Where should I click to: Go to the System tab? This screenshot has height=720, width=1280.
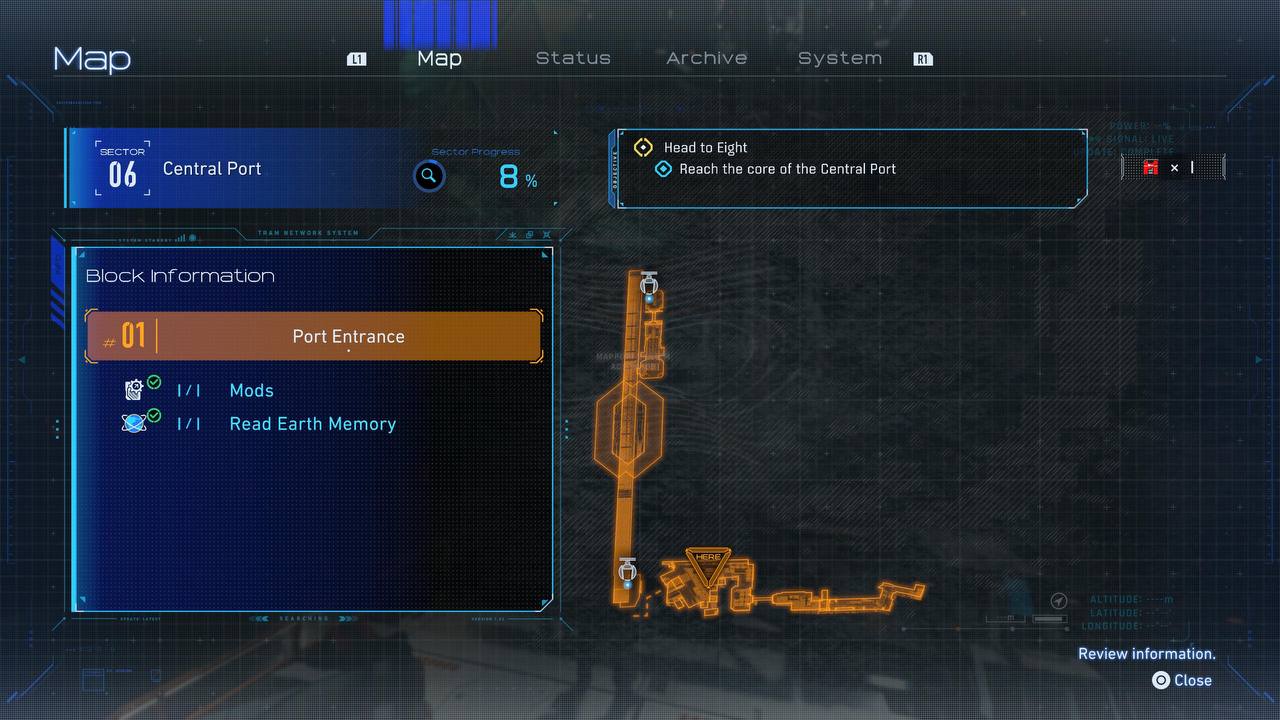point(840,58)
